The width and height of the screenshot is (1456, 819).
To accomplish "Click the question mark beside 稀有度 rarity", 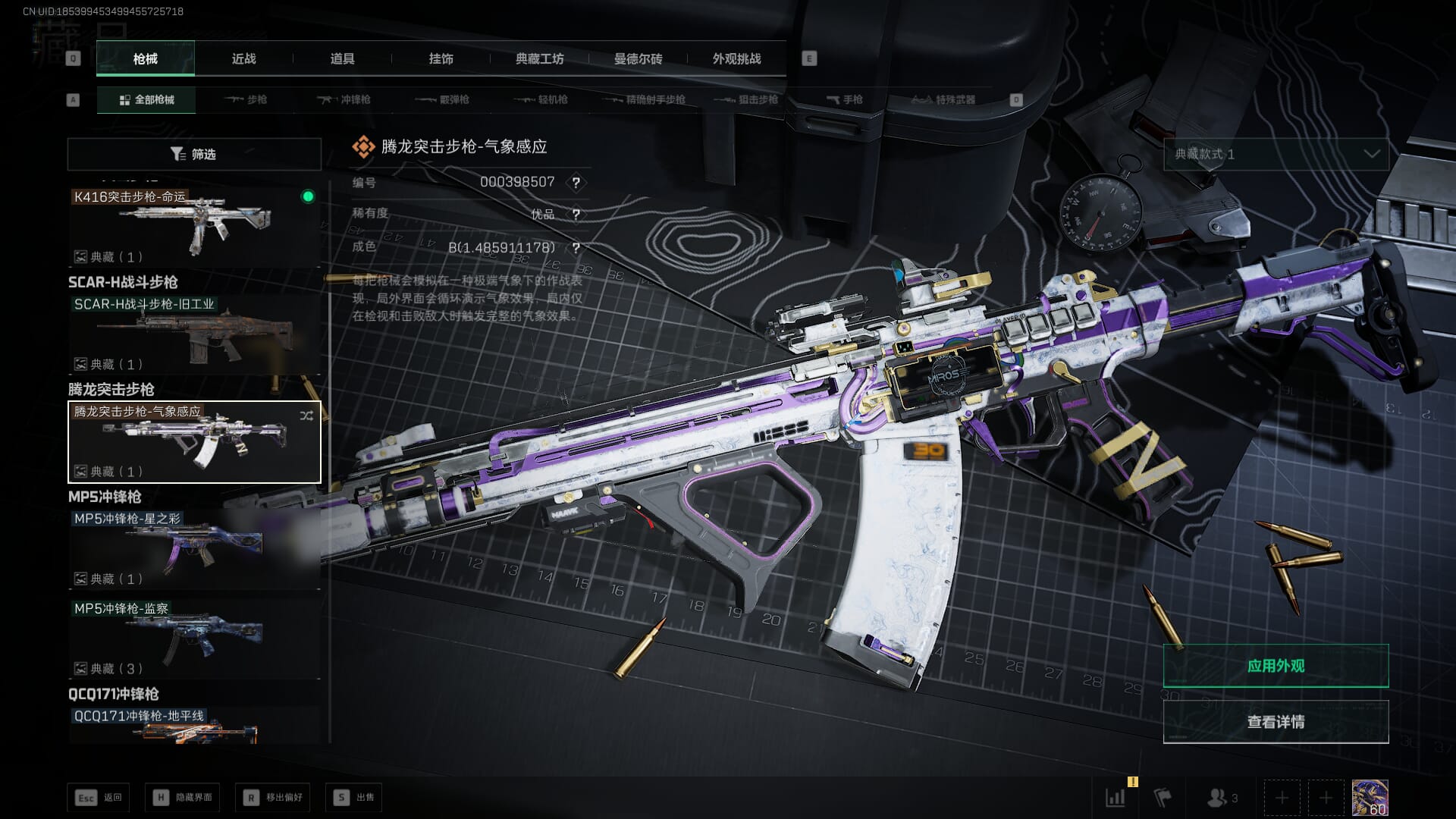I will point(576,215).
